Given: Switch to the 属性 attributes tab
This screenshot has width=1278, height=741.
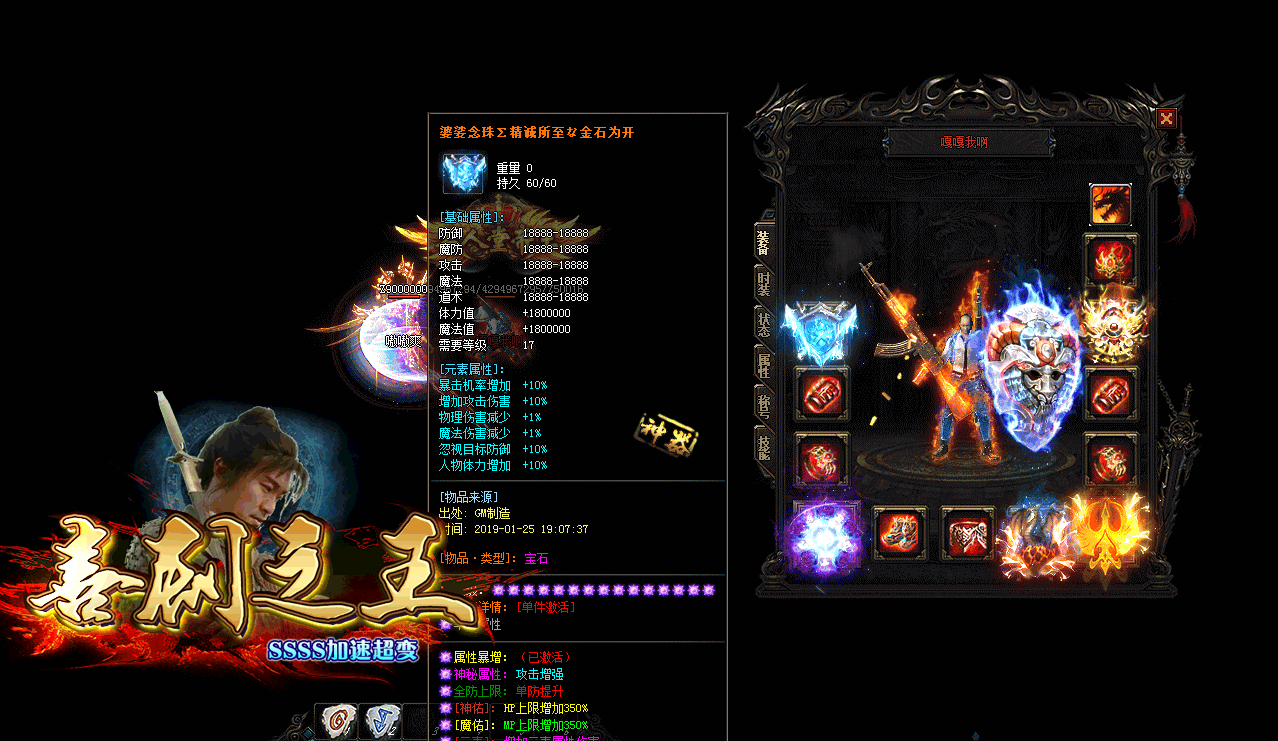Looking at the screenshot, I should coord(763,365).
